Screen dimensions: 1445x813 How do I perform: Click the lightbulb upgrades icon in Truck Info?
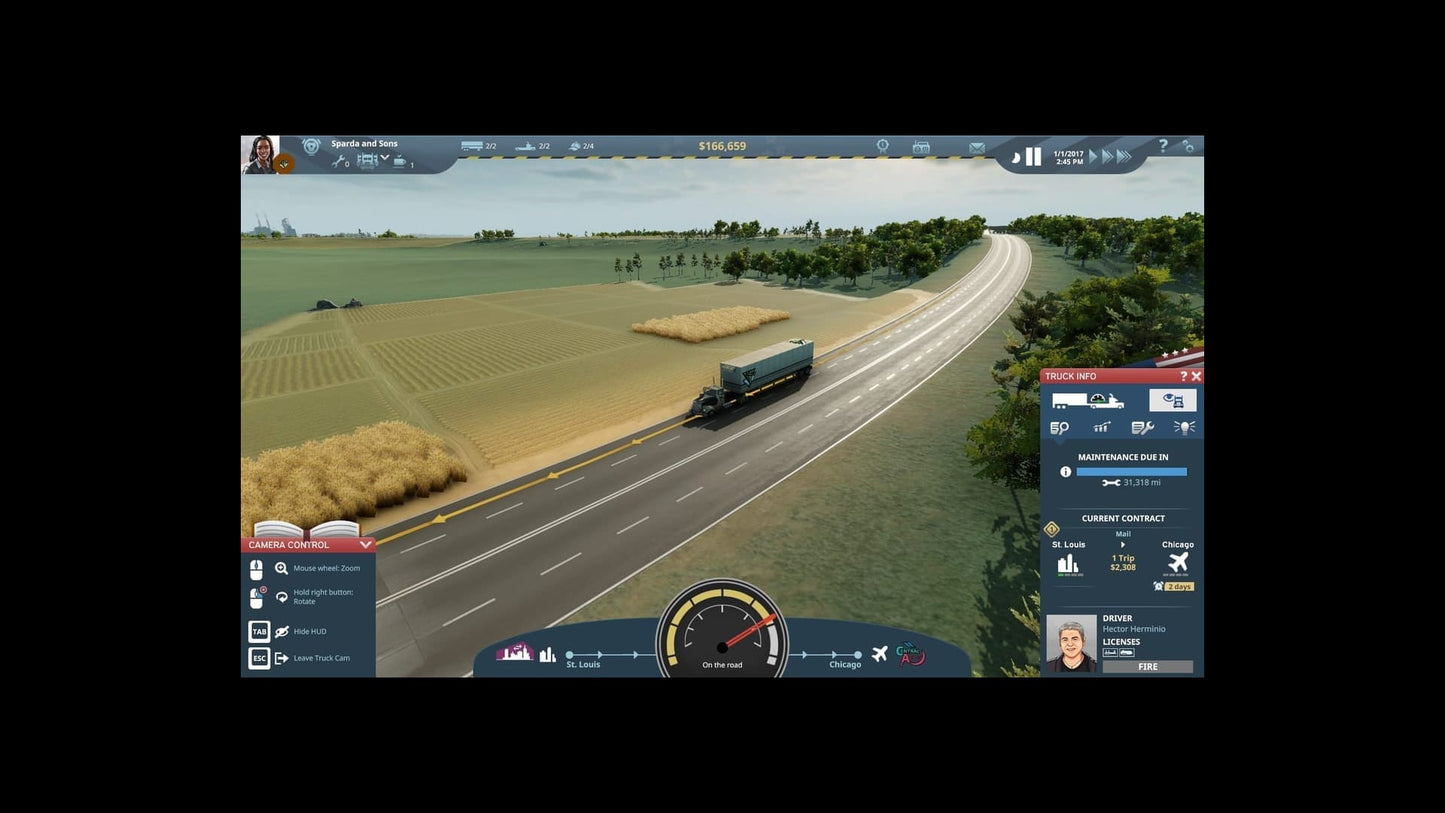tap(1184, 427)
